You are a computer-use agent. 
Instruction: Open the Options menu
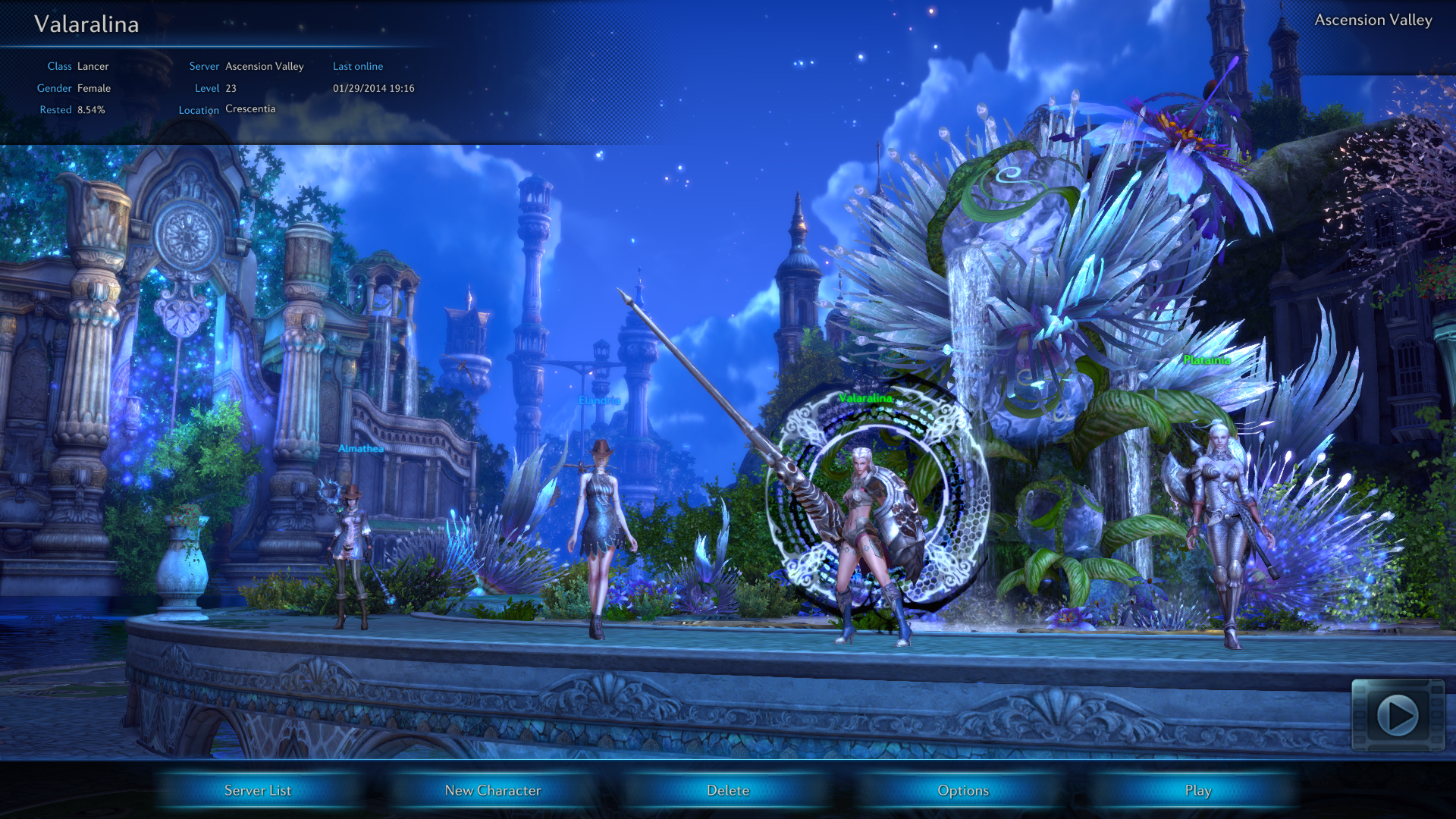click(963, 790)
